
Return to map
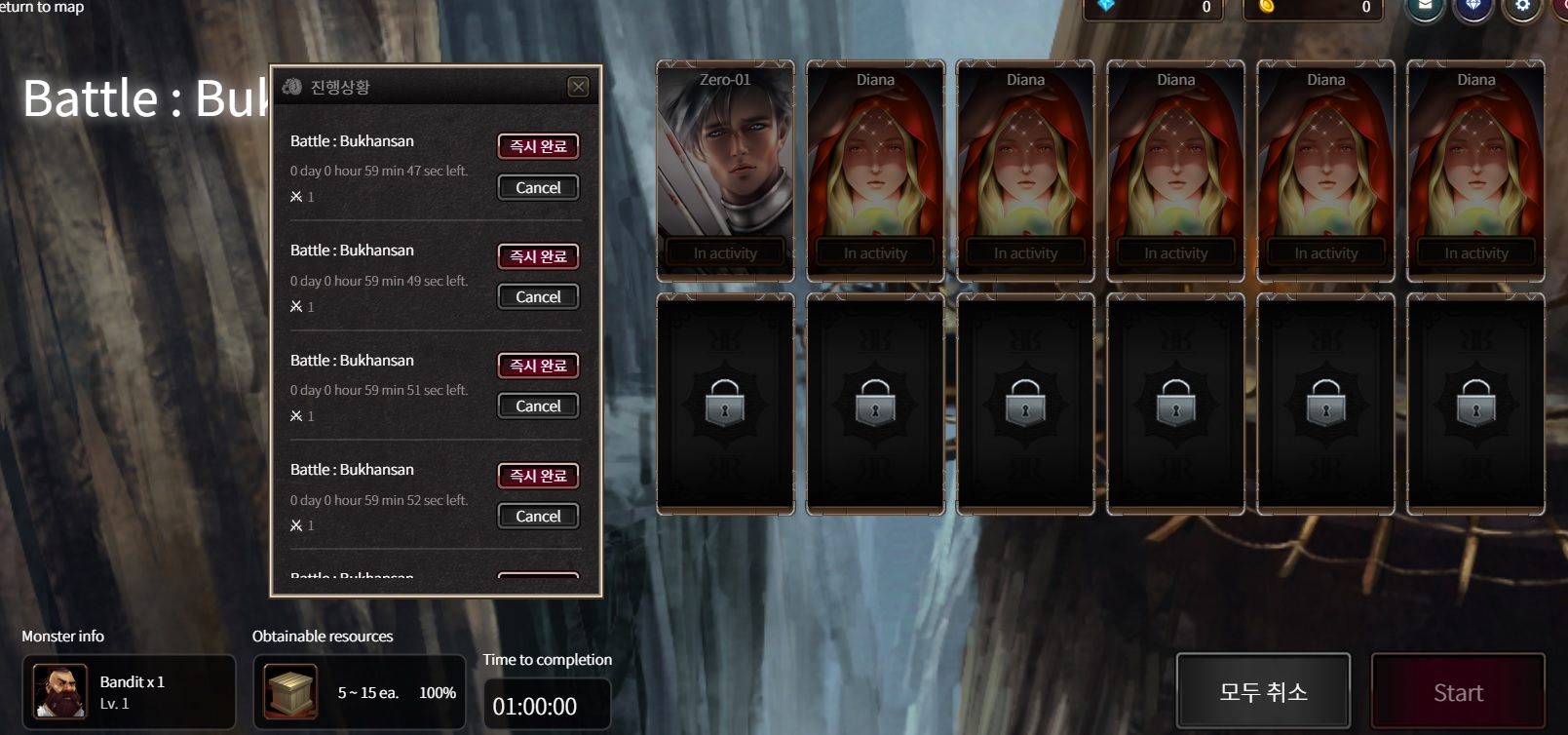[42, 8]
